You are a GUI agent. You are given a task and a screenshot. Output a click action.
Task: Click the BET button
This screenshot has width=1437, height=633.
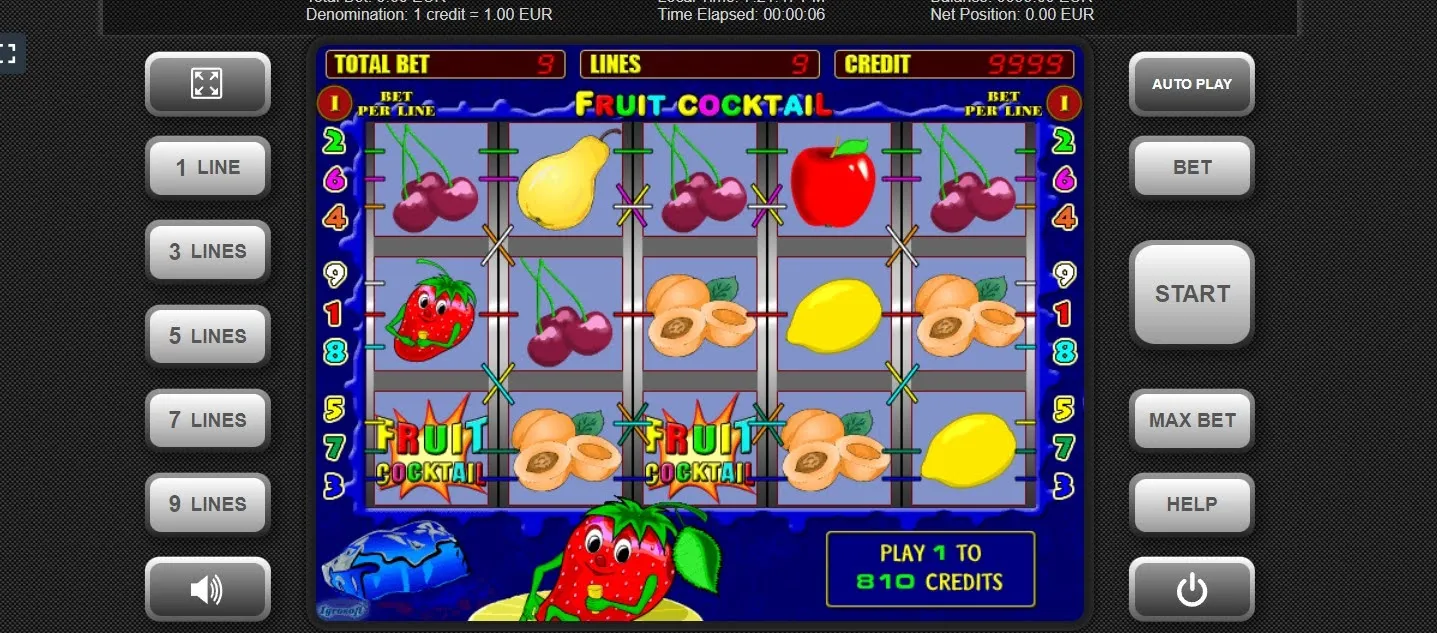click(x=1191, y=167)
